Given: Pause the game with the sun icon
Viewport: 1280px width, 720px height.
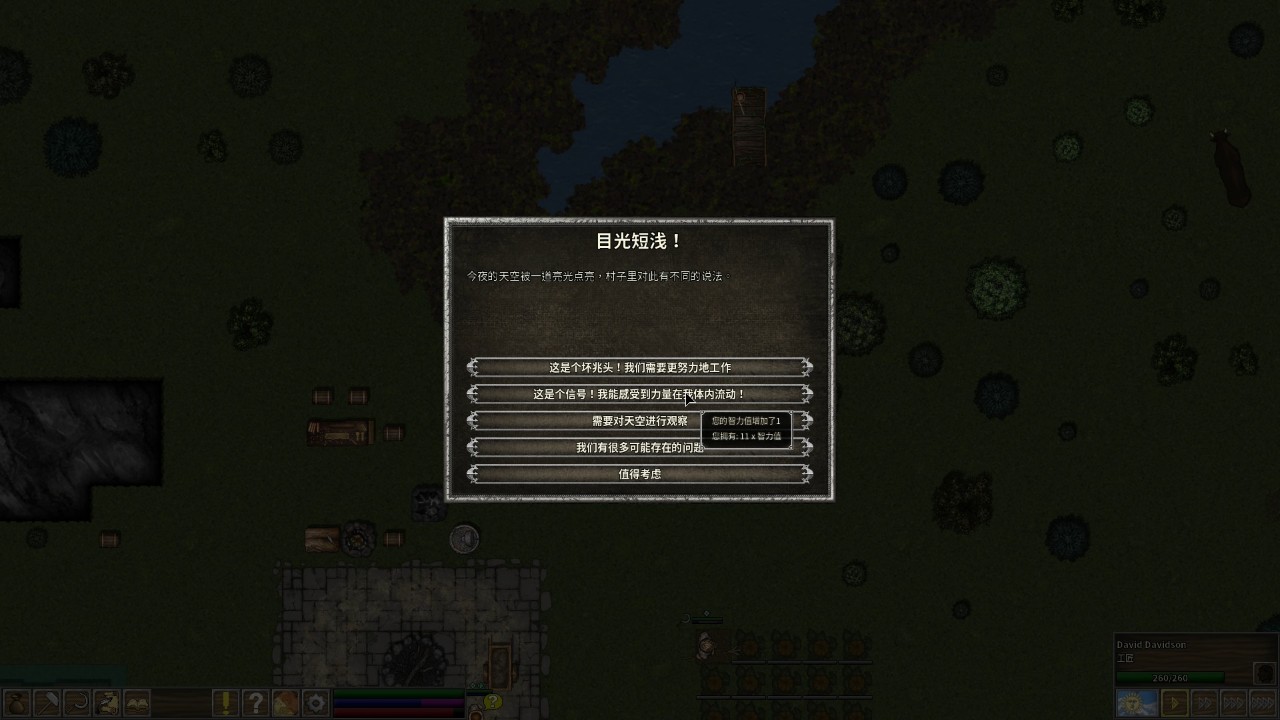Looking at the screenshot, I should coord(1136,701).
